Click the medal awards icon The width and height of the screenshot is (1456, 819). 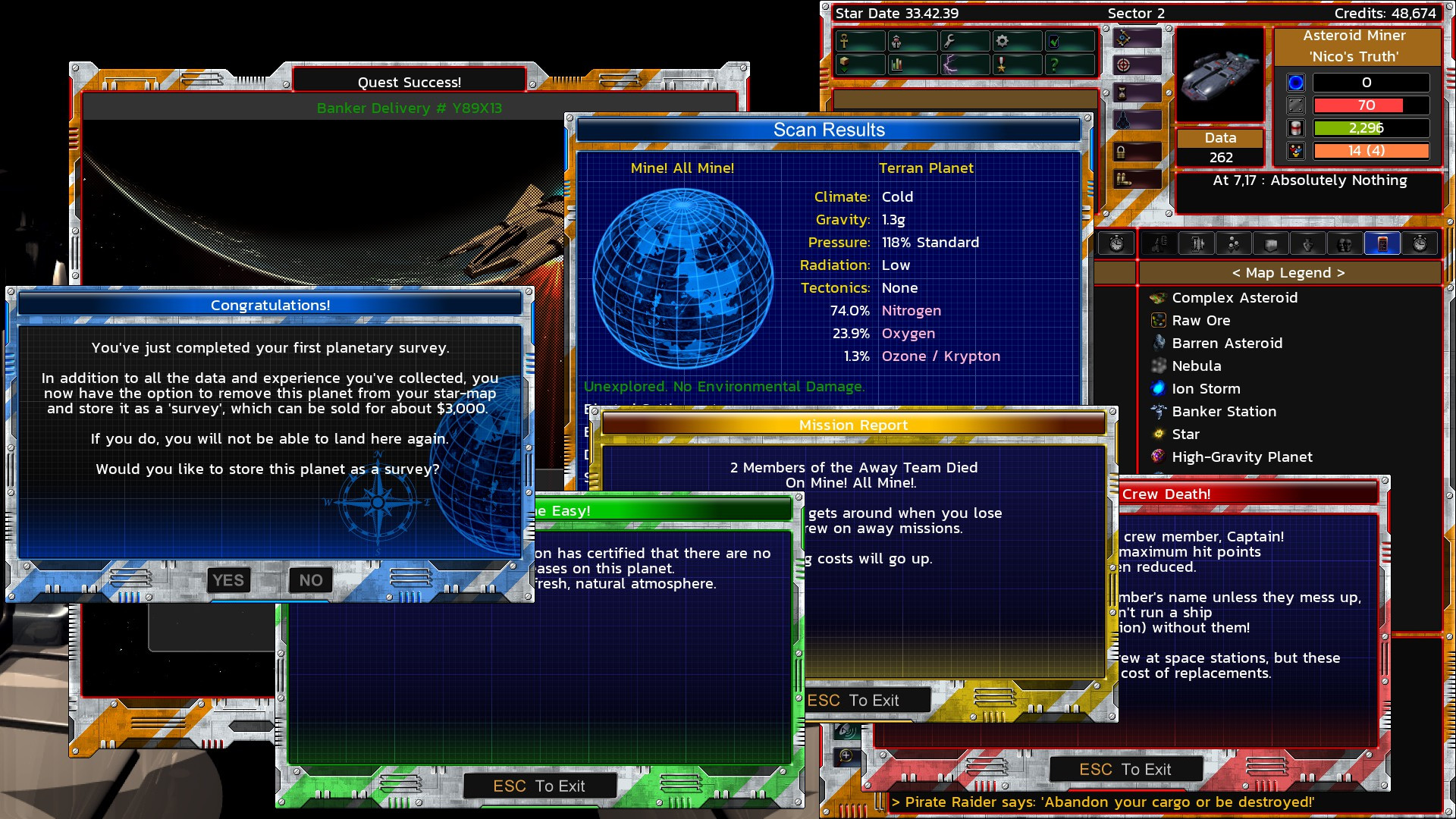1003,65
